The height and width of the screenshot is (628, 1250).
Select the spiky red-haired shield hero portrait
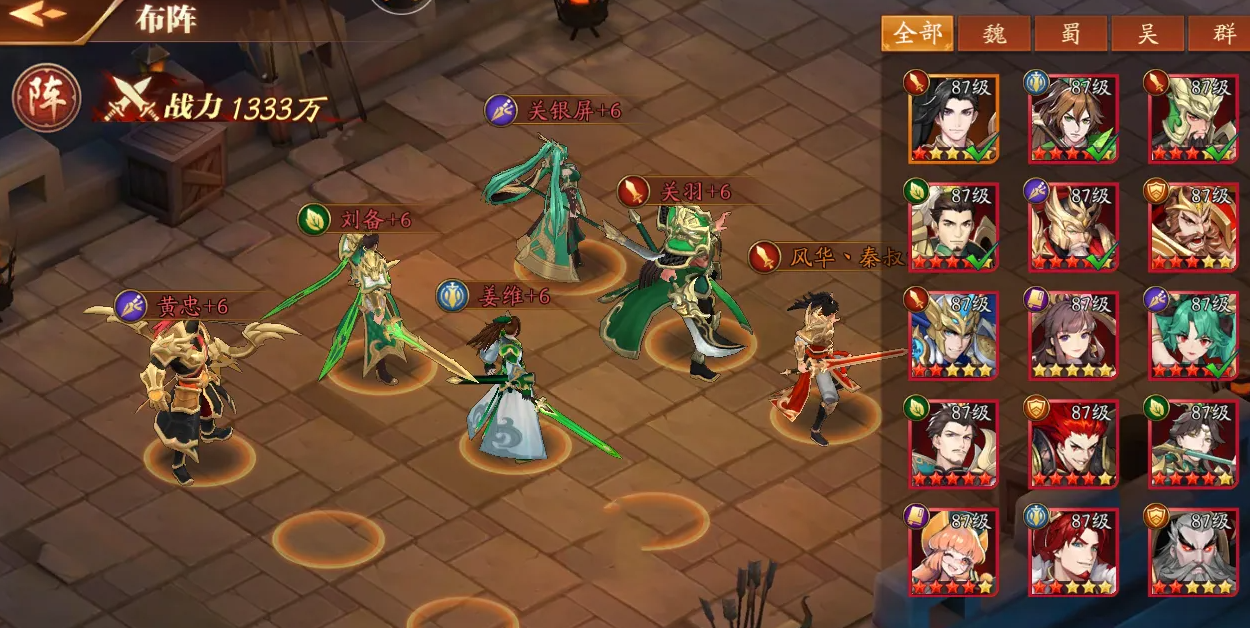[1072, 443]
